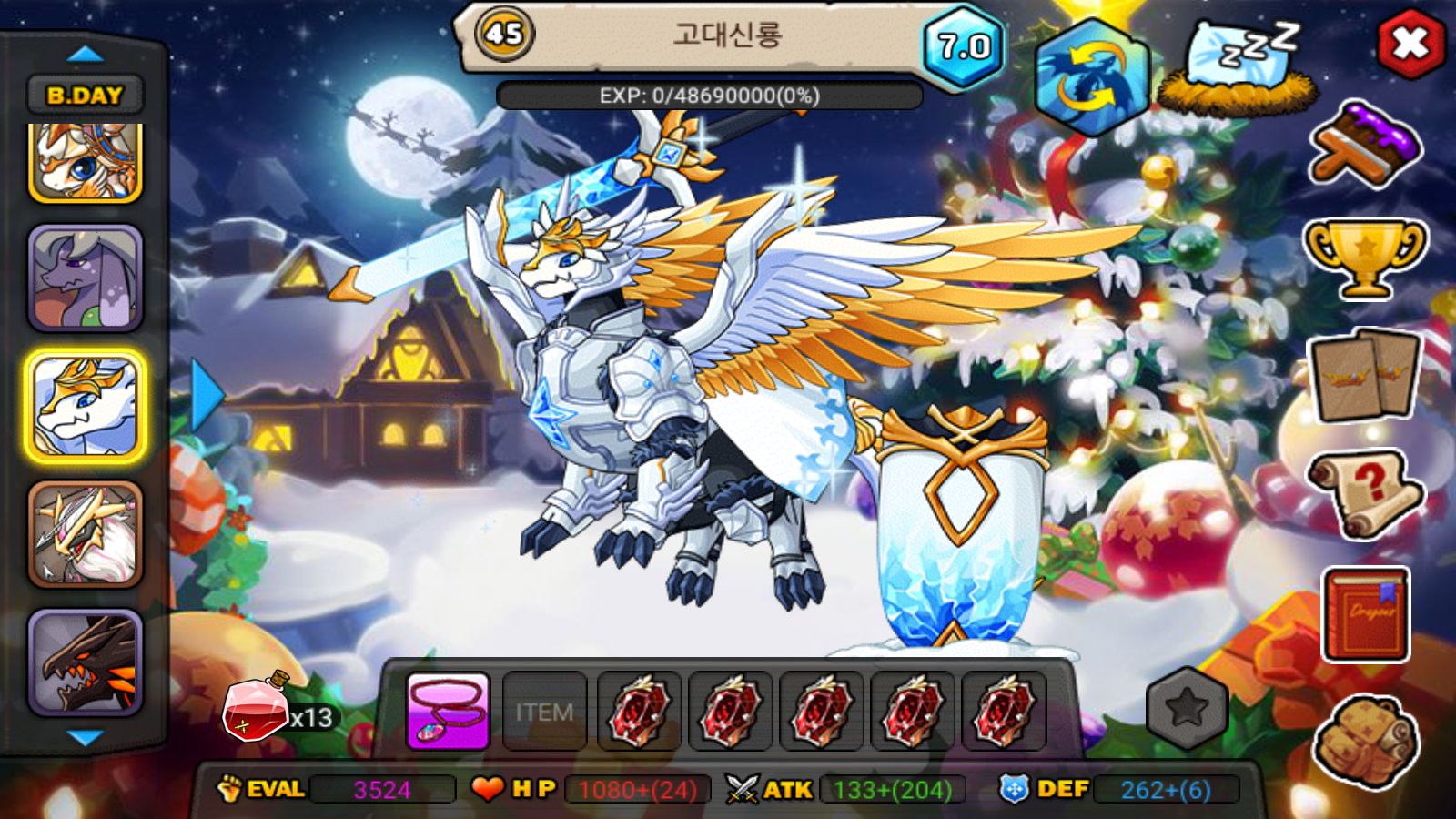Select the fox-eared dragon portrait
Image resolution: width=1456 pixels, height=819 pixels.
click(x=86, y=162)
